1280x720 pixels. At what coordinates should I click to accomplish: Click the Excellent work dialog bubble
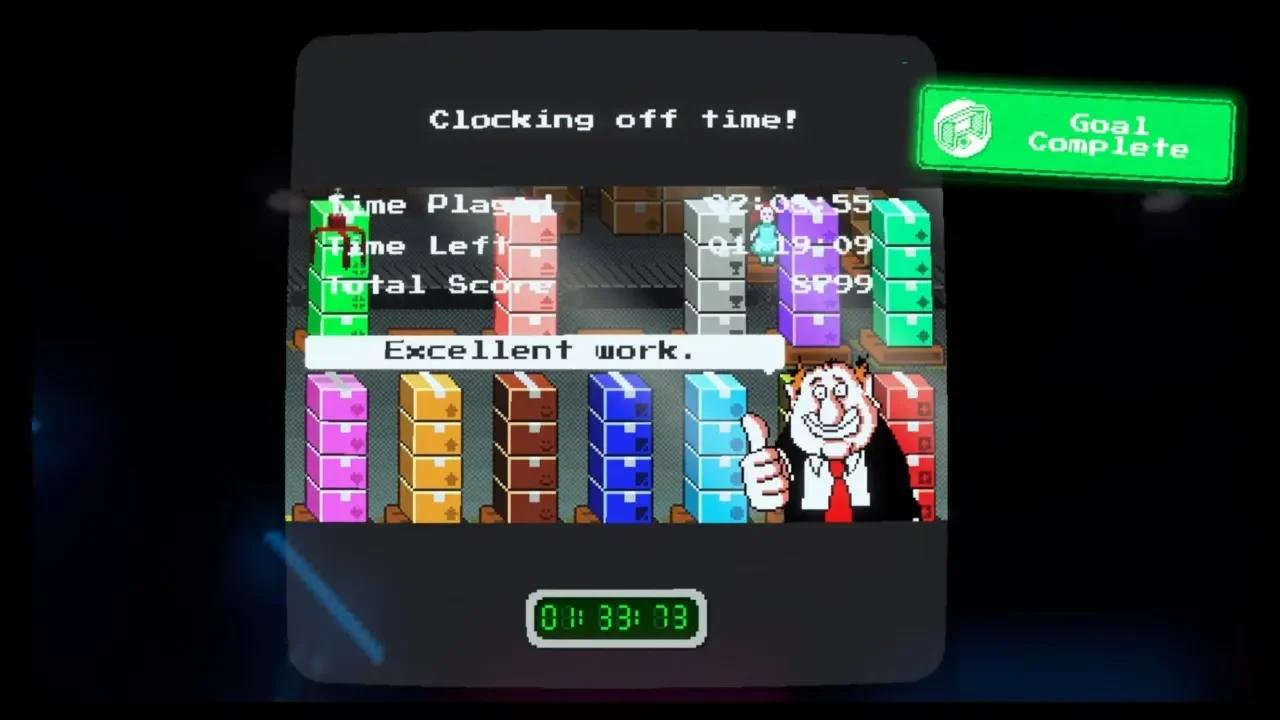tap(545, 350)
